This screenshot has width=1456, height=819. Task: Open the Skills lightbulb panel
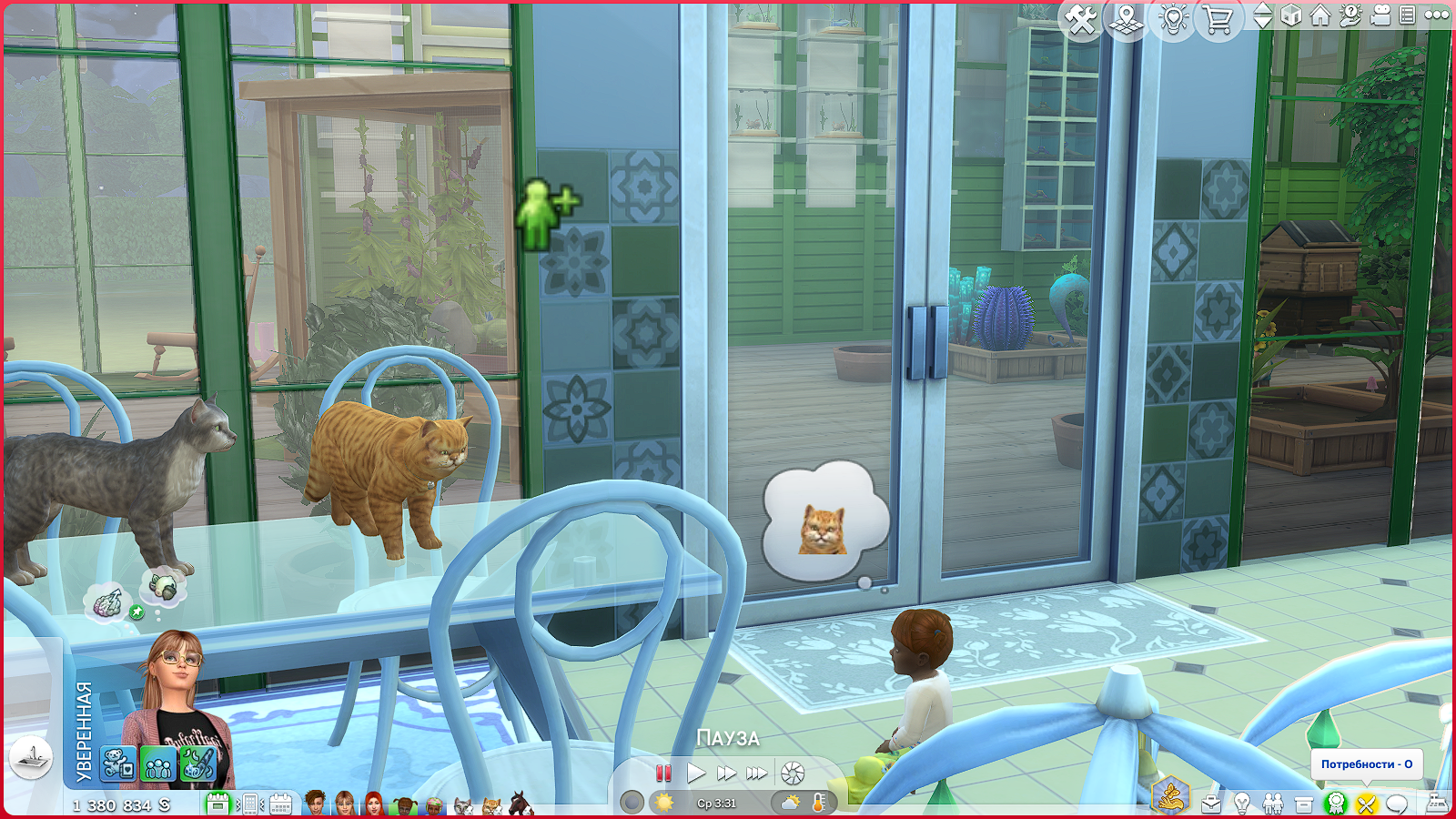click(1242, 804)
